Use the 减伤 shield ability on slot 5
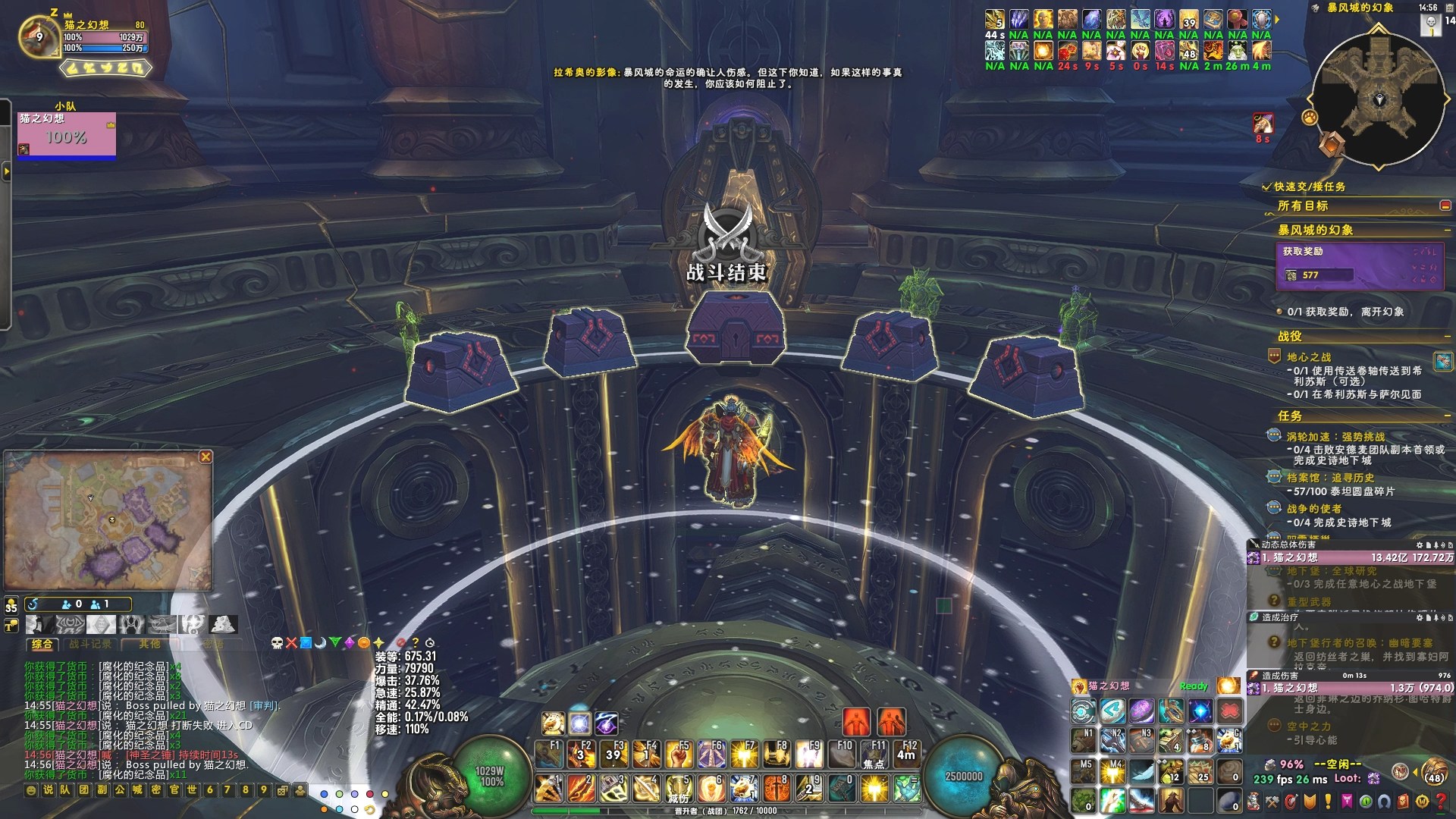 678,789
